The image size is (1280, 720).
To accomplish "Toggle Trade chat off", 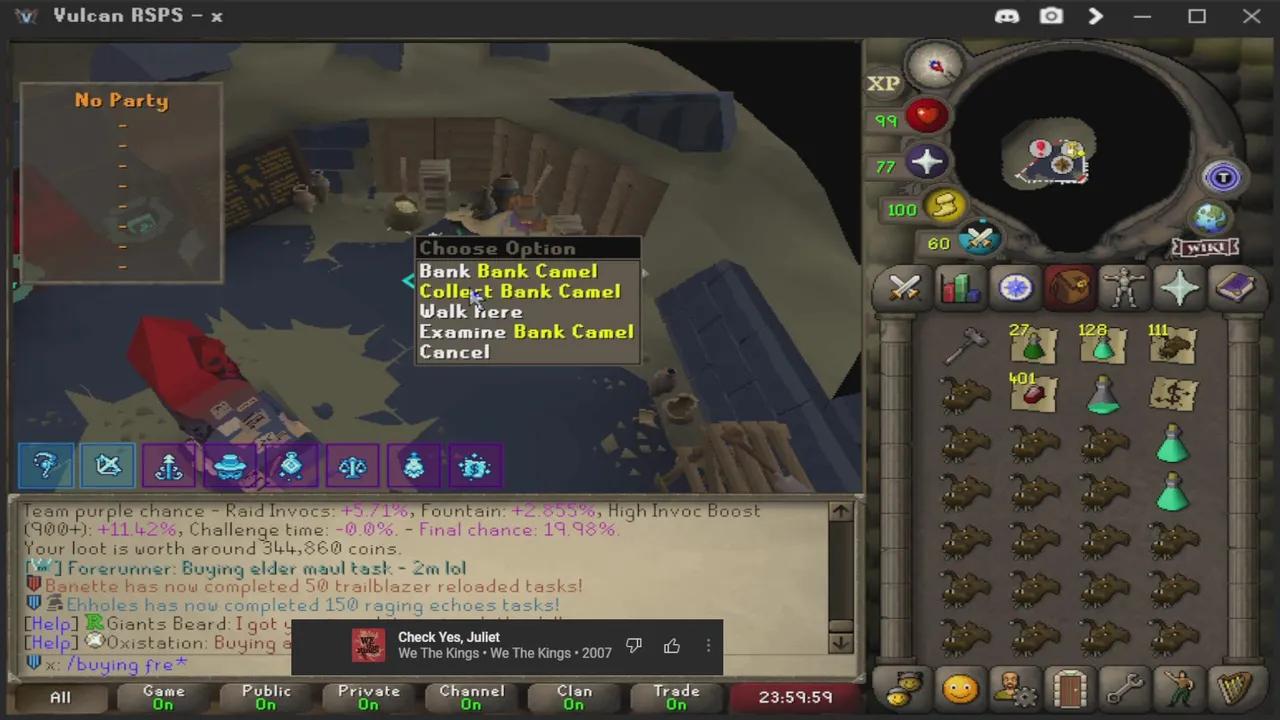I will pyautogui.click(x=676, y=696).
